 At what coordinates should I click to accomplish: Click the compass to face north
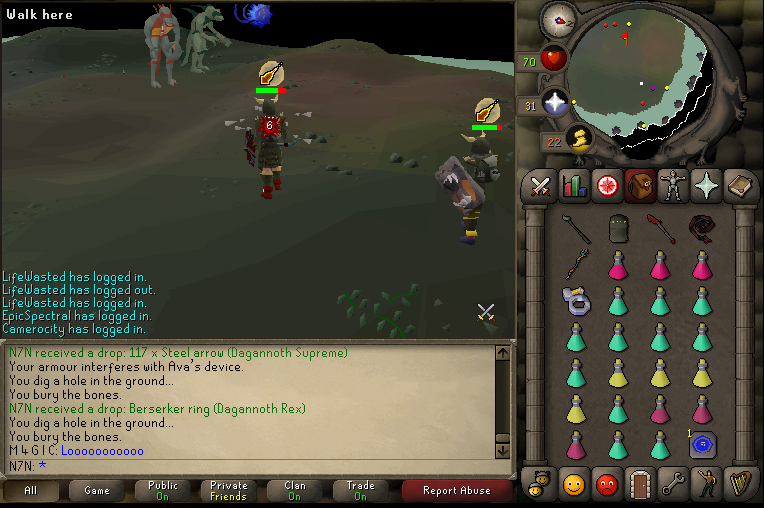(558, 19)
